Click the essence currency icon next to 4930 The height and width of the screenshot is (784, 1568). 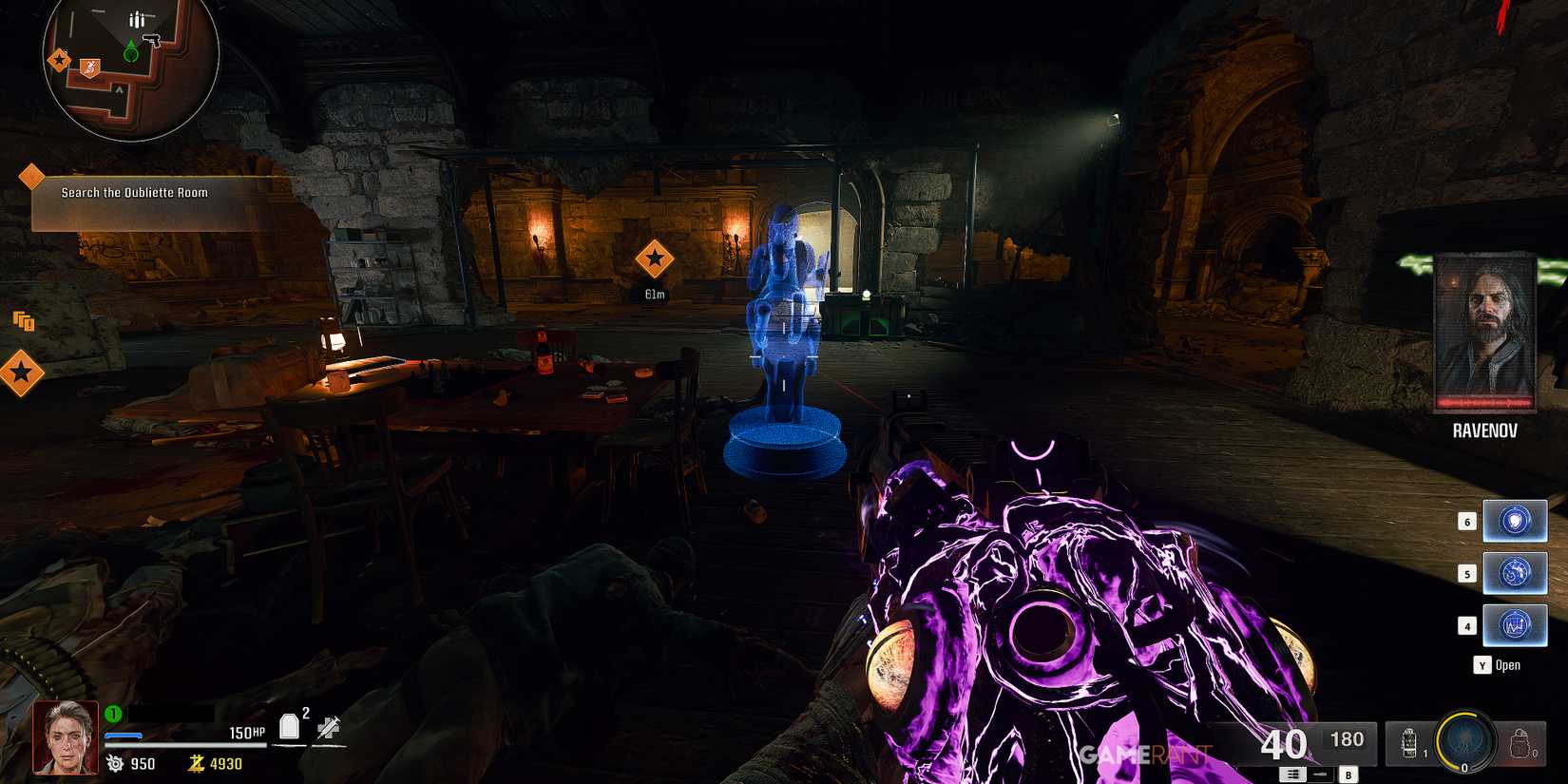(x=197, y=763)
